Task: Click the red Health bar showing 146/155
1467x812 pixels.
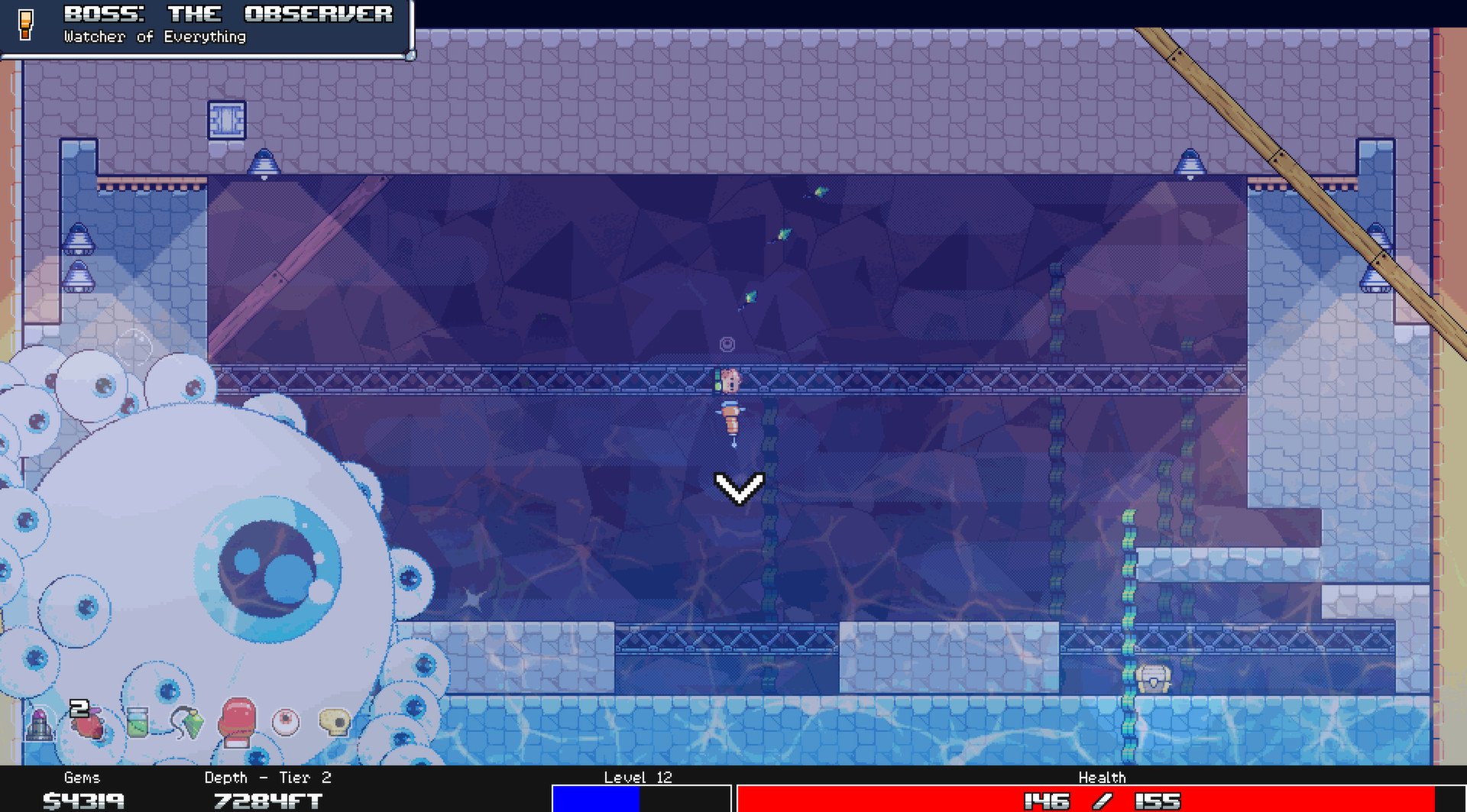Action: [x=1100, y=801]
